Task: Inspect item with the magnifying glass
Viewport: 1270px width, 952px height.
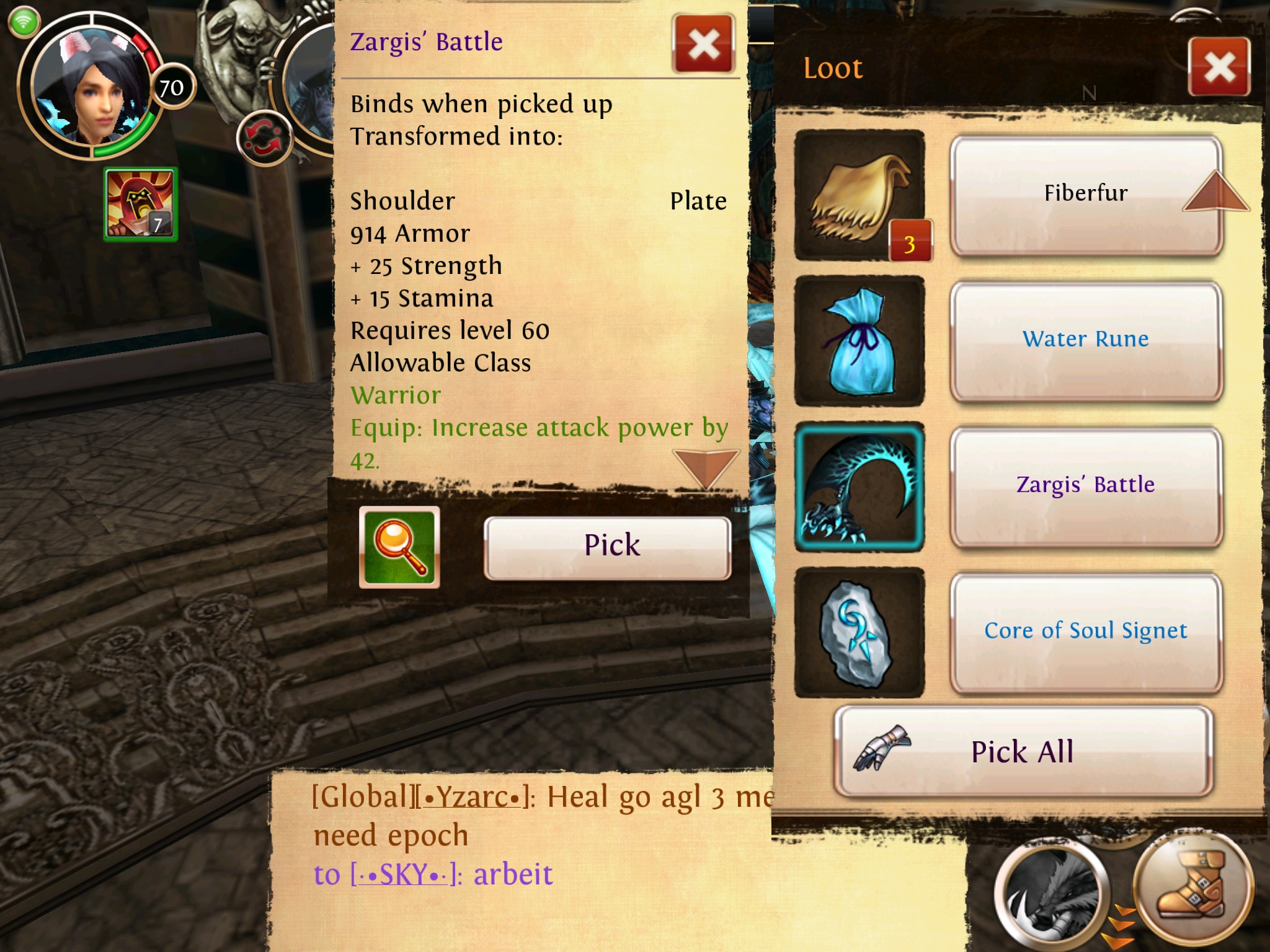Action: (x=399, y=547)
